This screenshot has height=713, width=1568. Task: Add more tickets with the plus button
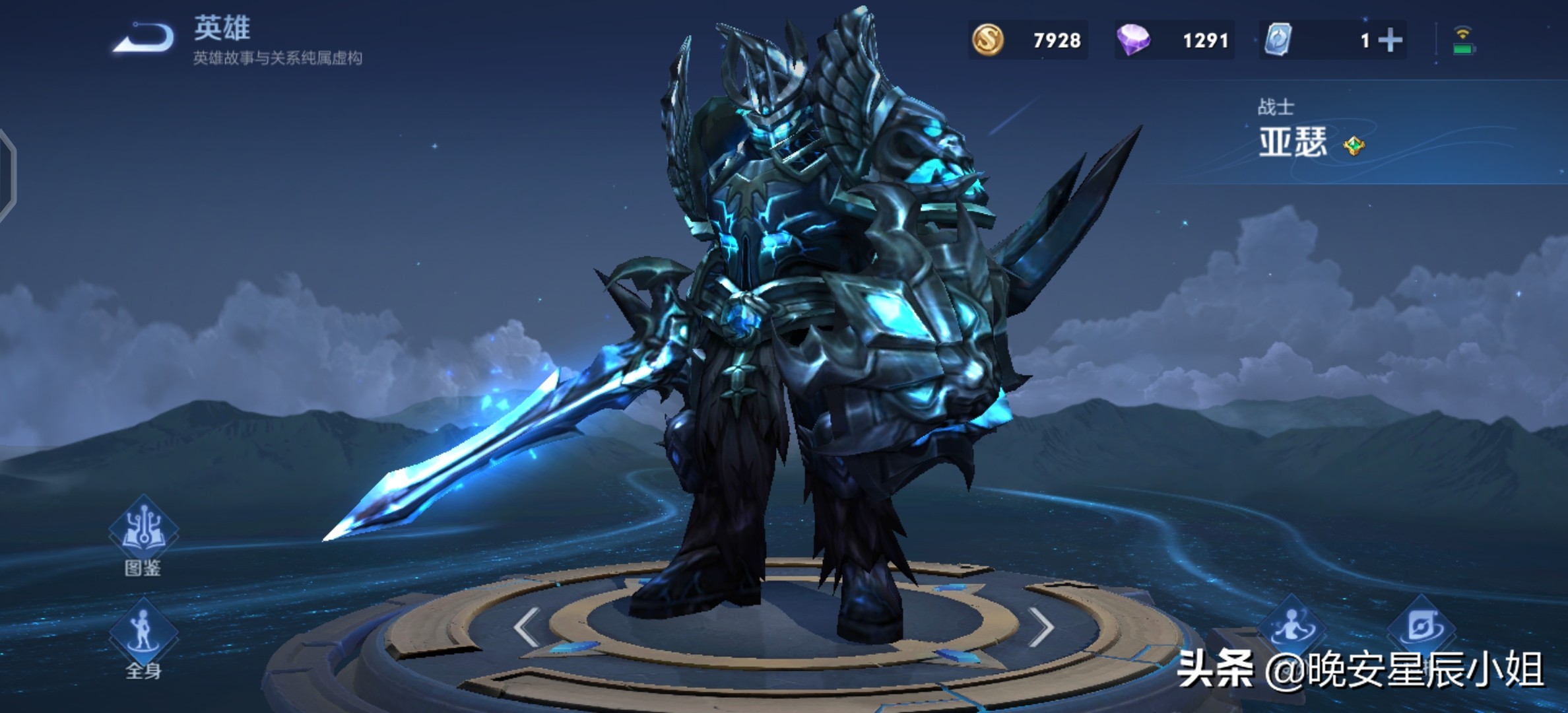click(x=1390, y=40)
